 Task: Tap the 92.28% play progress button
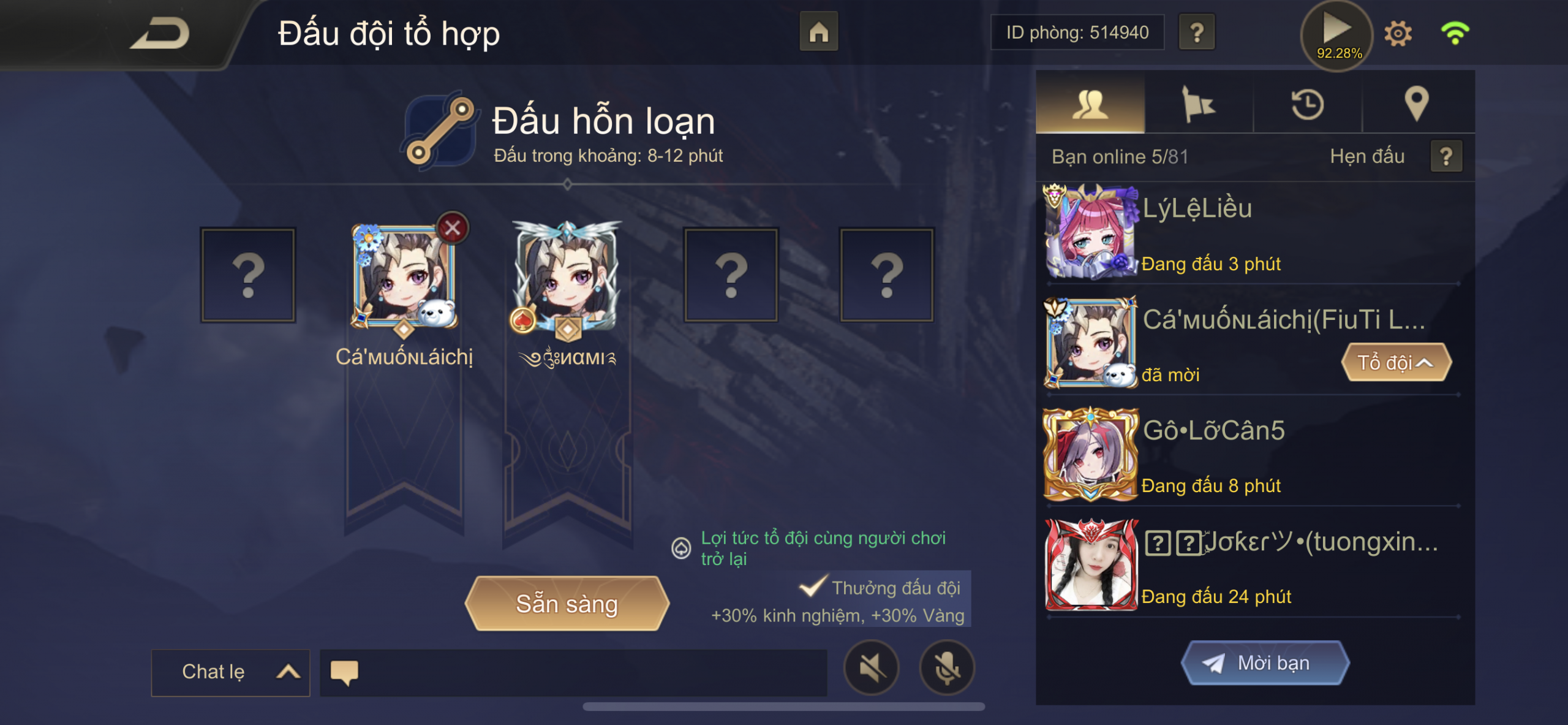pos(1338,34)
